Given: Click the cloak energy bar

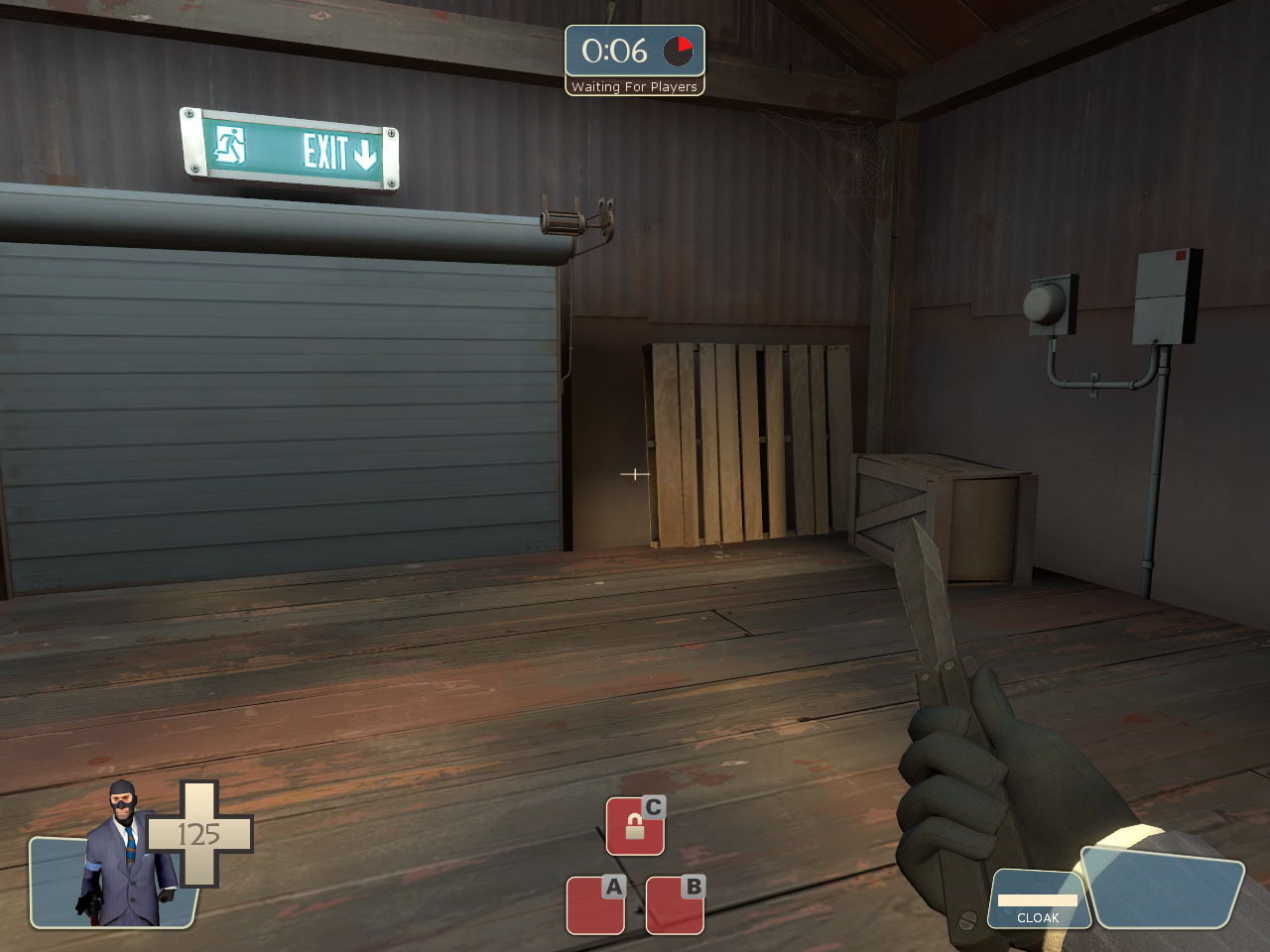Looking at the screenshot, I should [x=1036, y=900].
